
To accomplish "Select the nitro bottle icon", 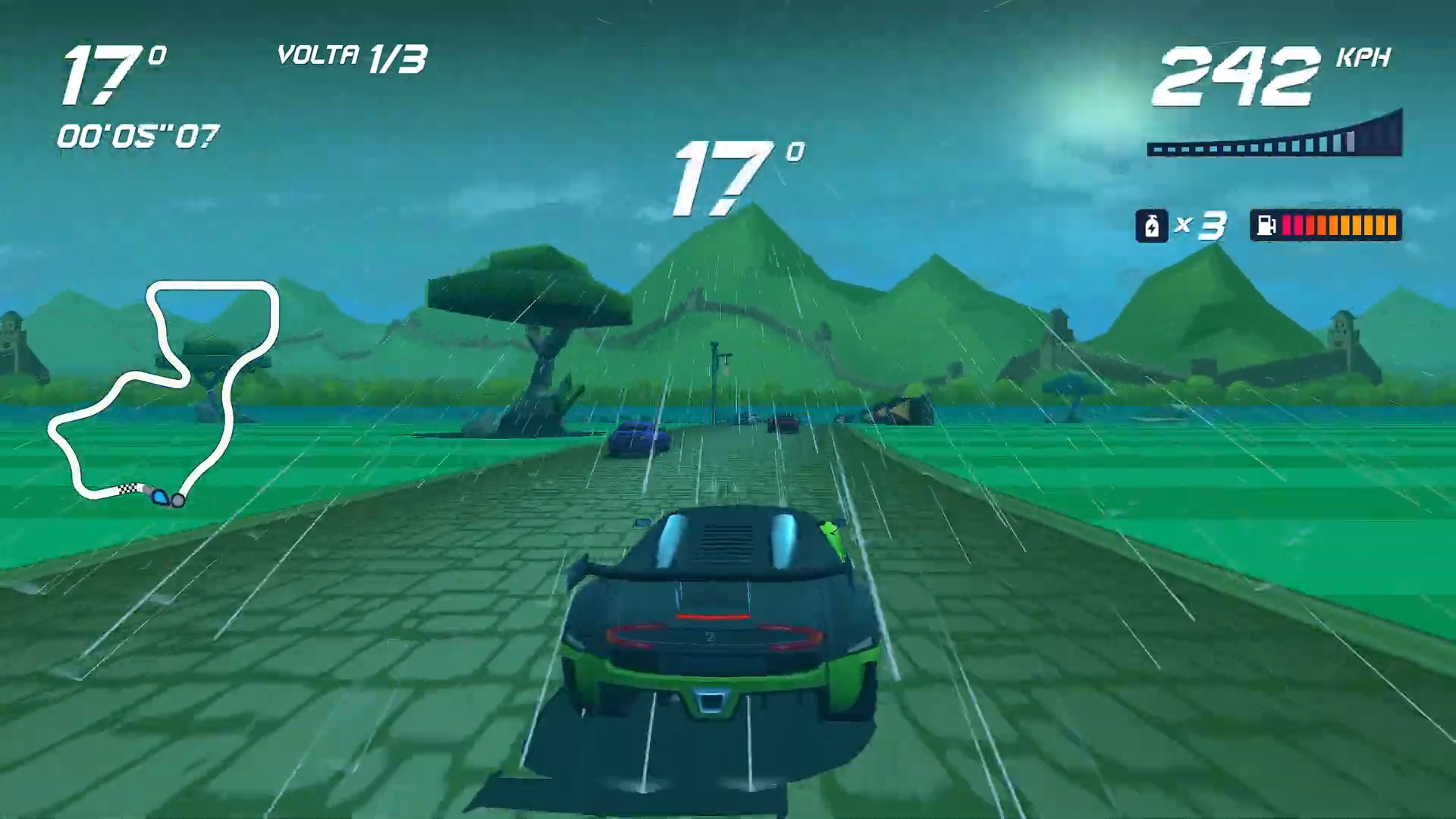I will tap(1152, 225).
